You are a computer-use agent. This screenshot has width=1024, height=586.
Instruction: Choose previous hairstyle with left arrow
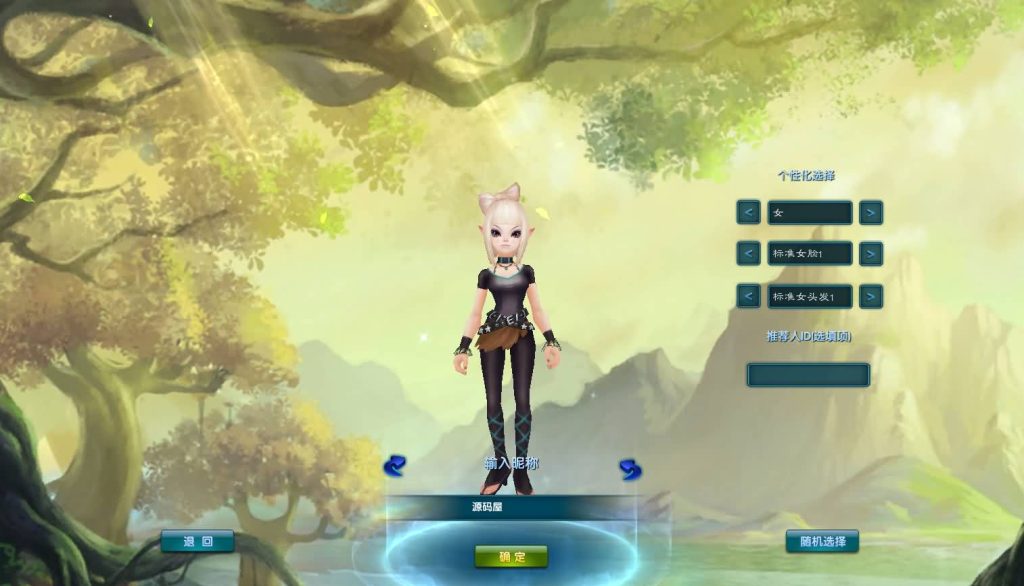(748, 297)
